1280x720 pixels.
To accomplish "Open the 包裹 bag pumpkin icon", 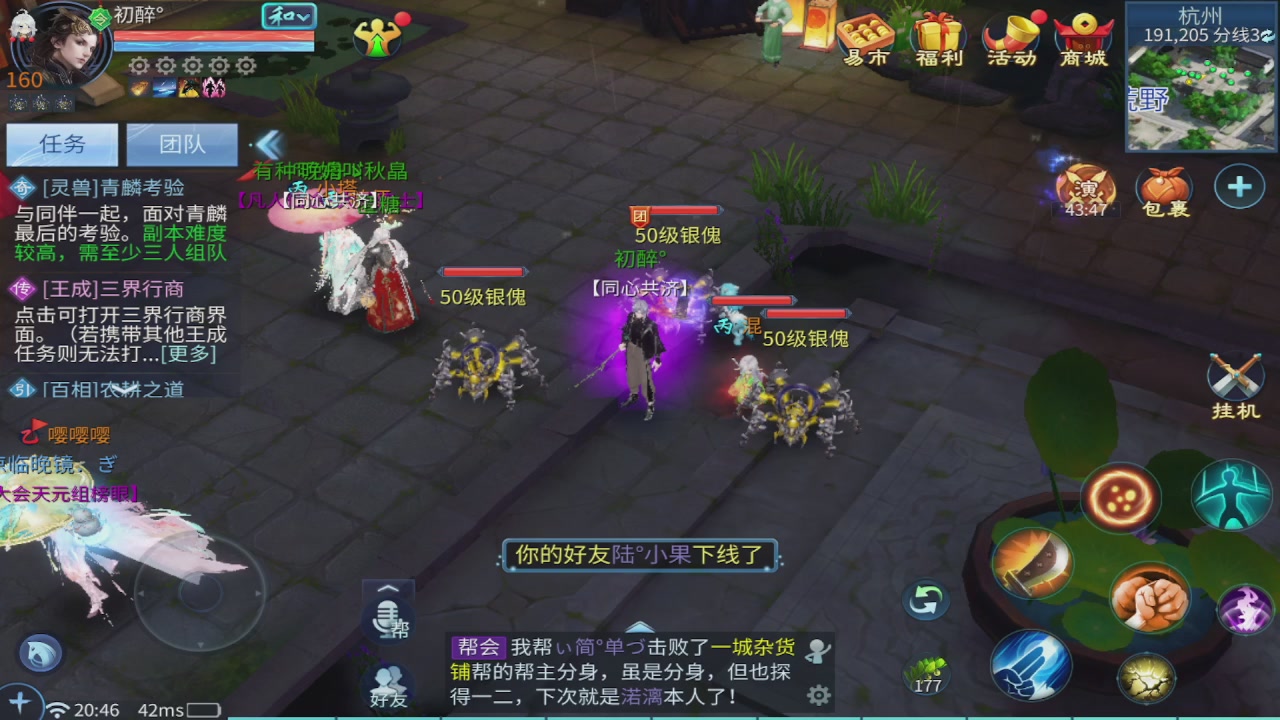I will tap(1162, 187).
